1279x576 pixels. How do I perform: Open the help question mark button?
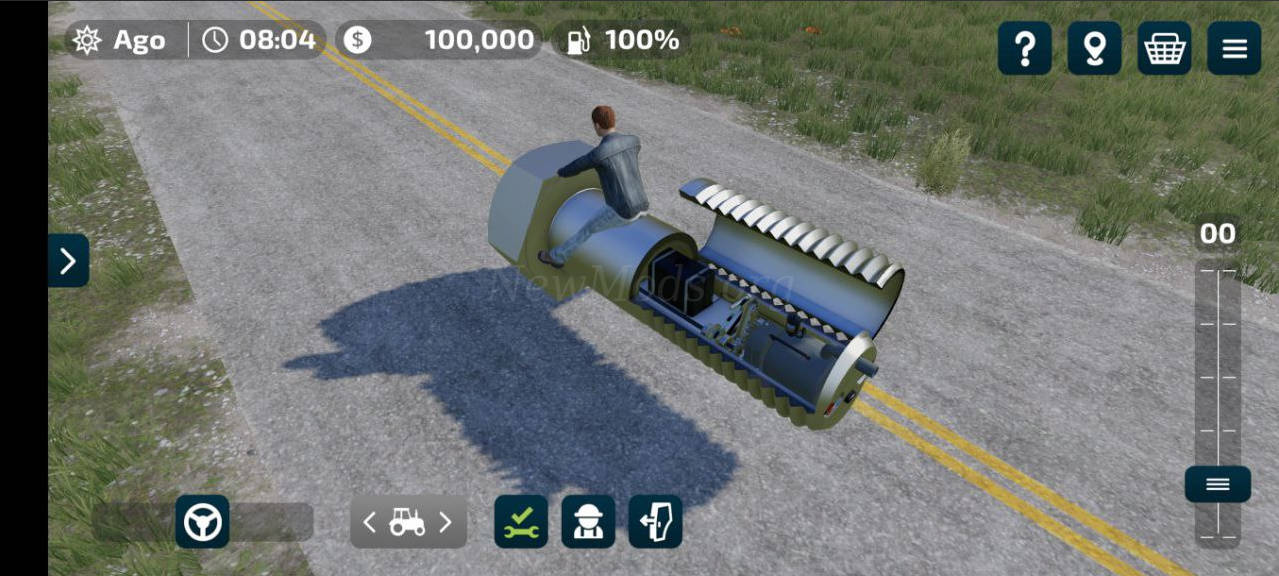tap(1024, 48)
